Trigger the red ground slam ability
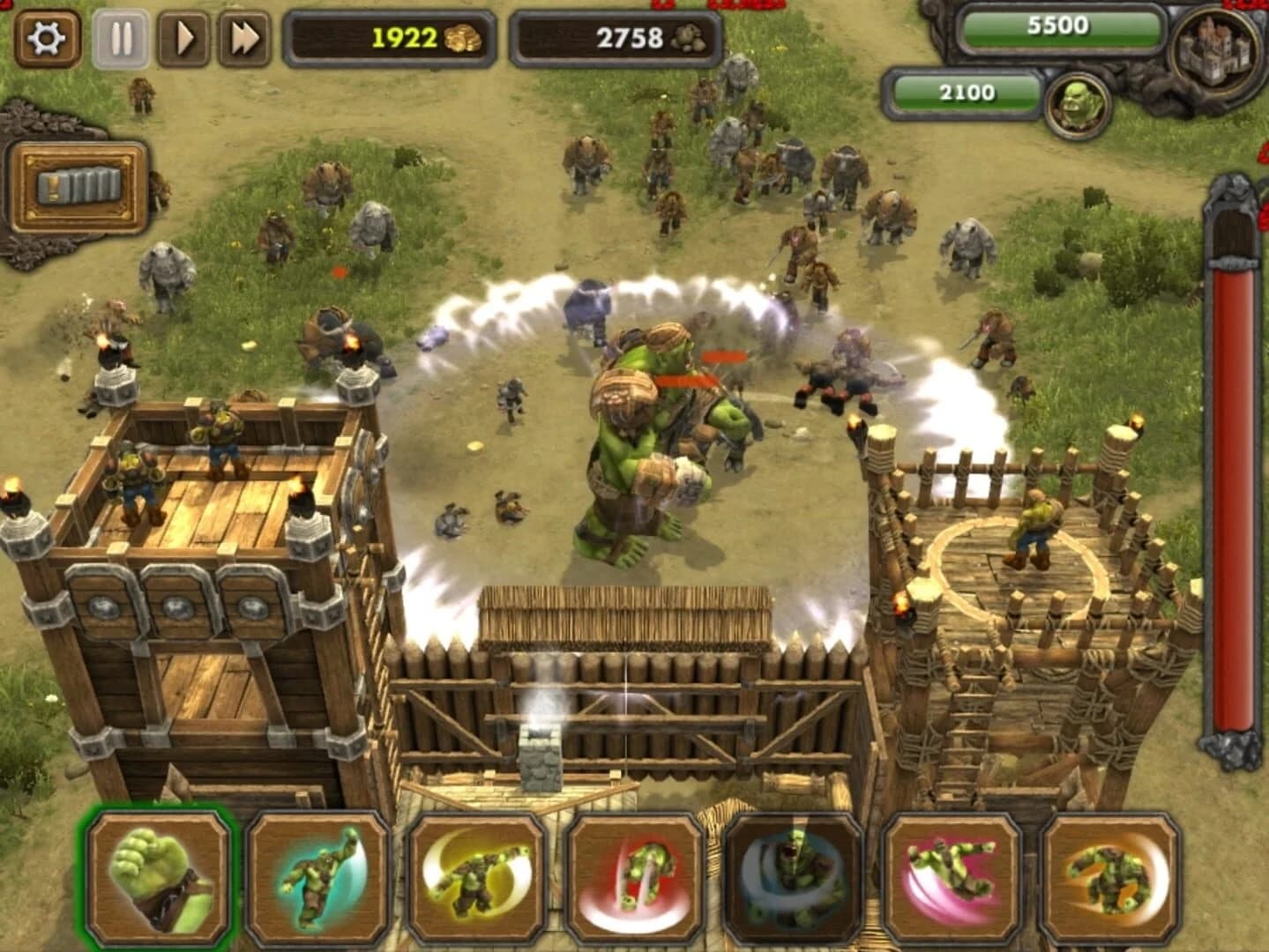 633,881
